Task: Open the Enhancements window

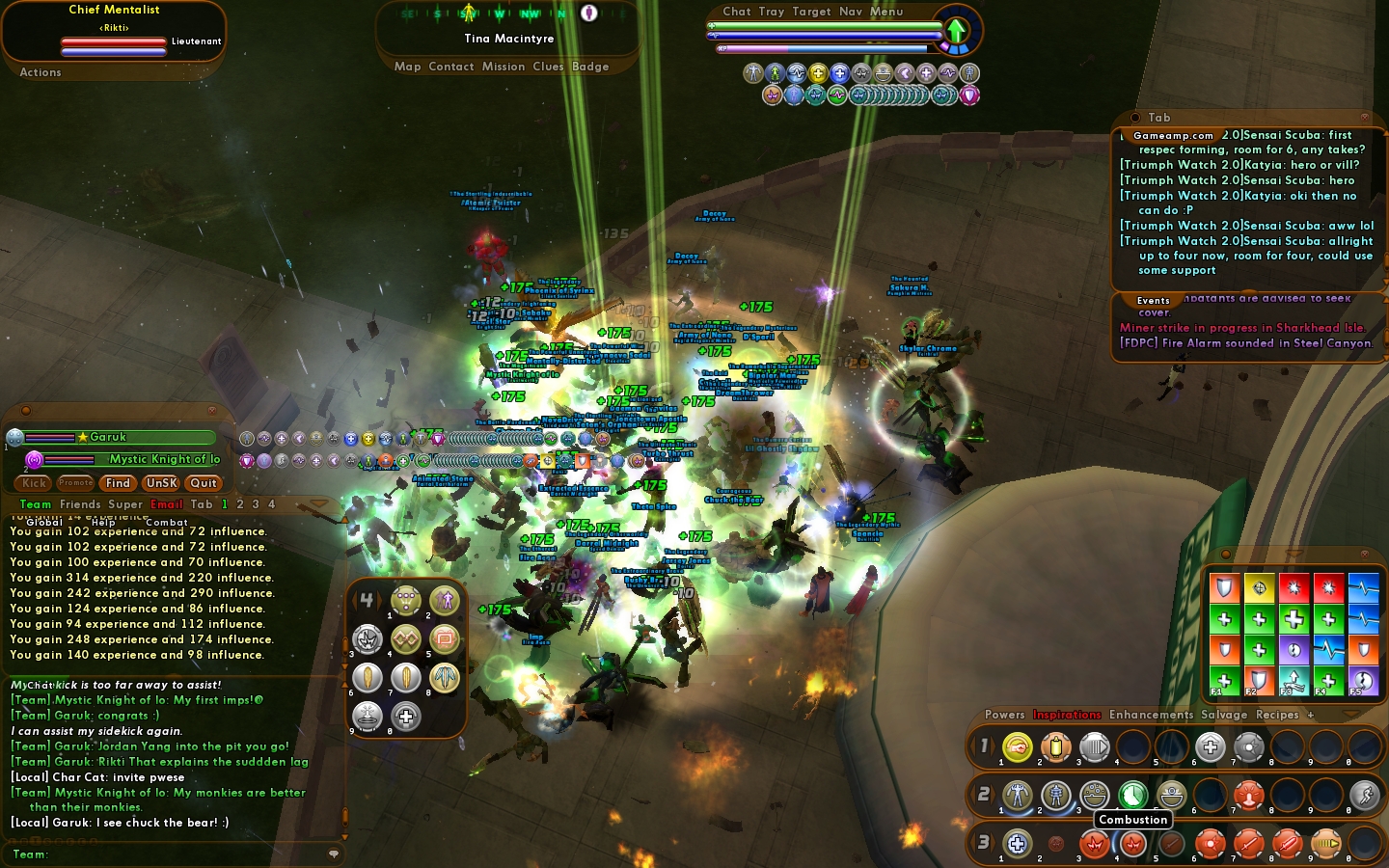Action: [1151, 715]
